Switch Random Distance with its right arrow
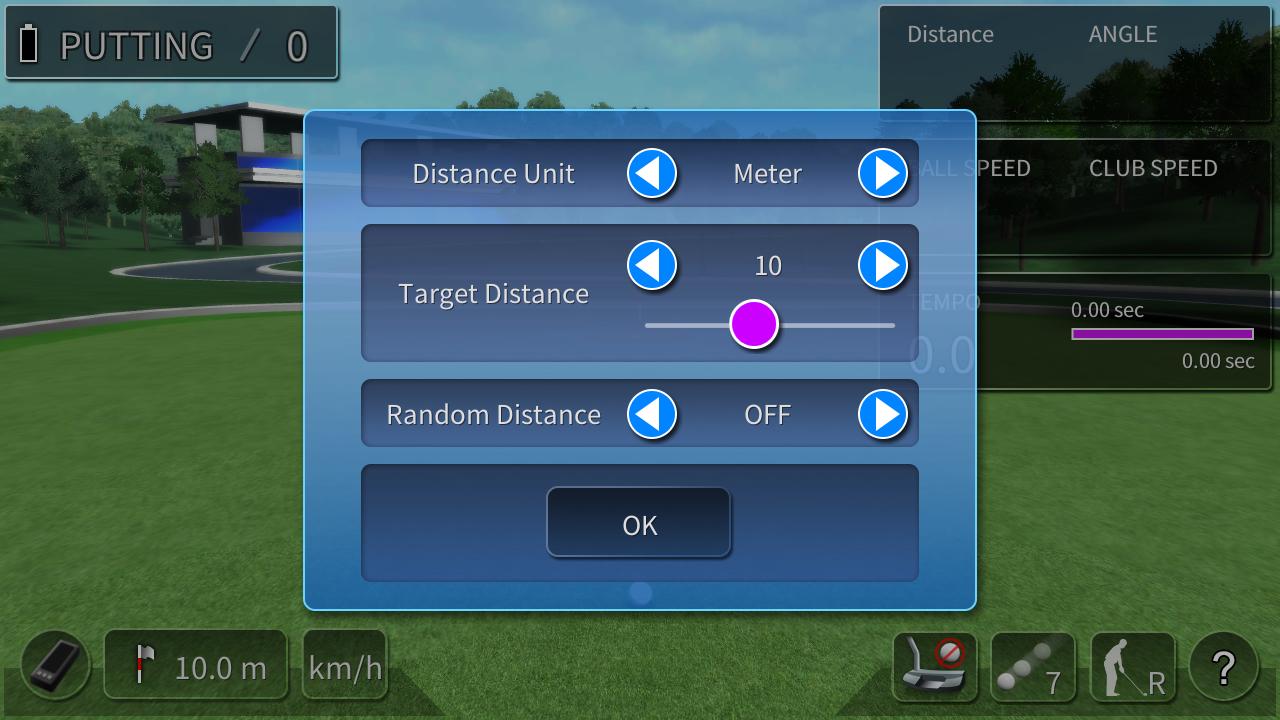1280x720 pixels. click(883, 414)
